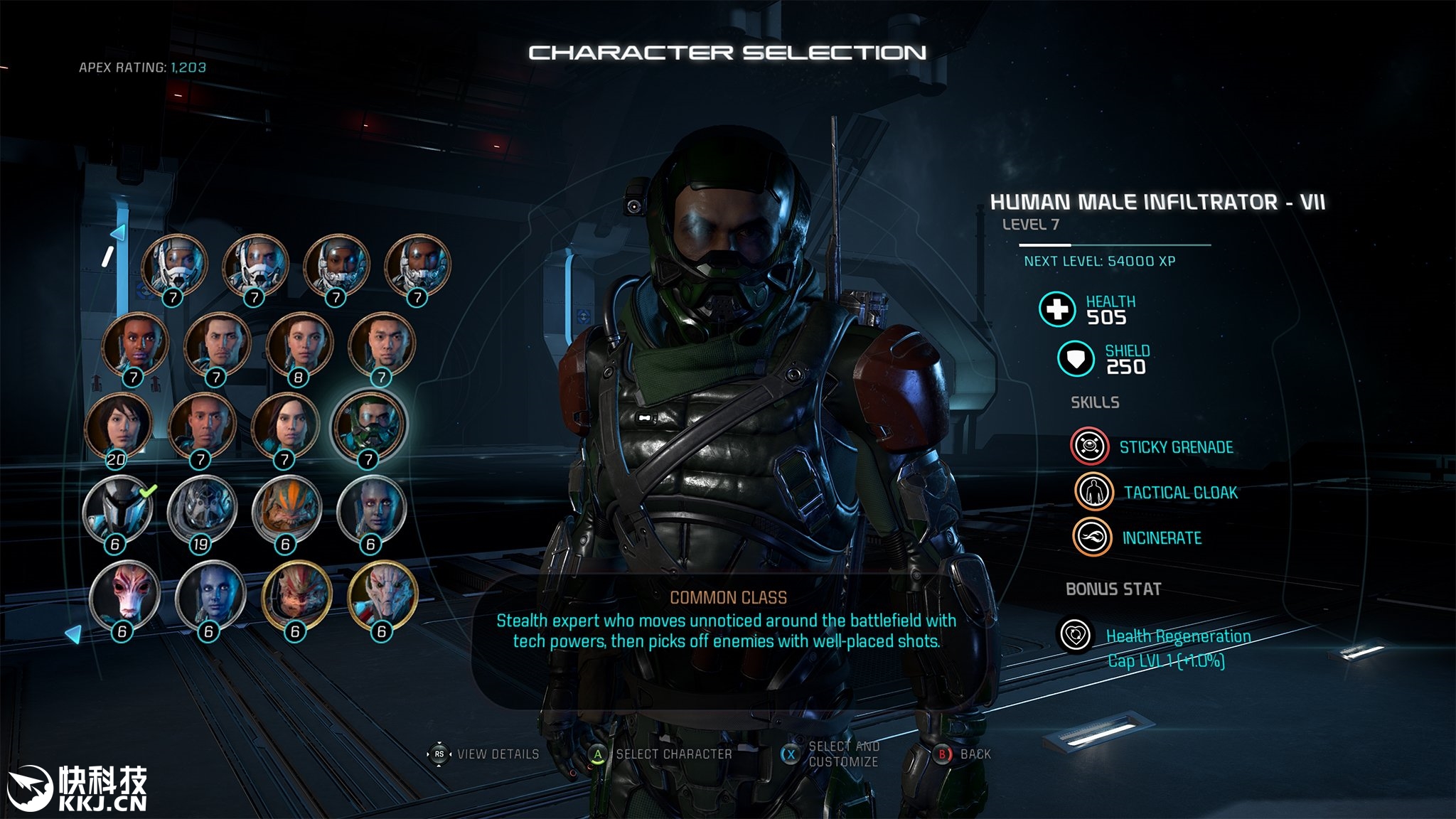Pick the level 8 human character portrait
This screenshot has height=819, width=1456.
[x=299, y=345]
